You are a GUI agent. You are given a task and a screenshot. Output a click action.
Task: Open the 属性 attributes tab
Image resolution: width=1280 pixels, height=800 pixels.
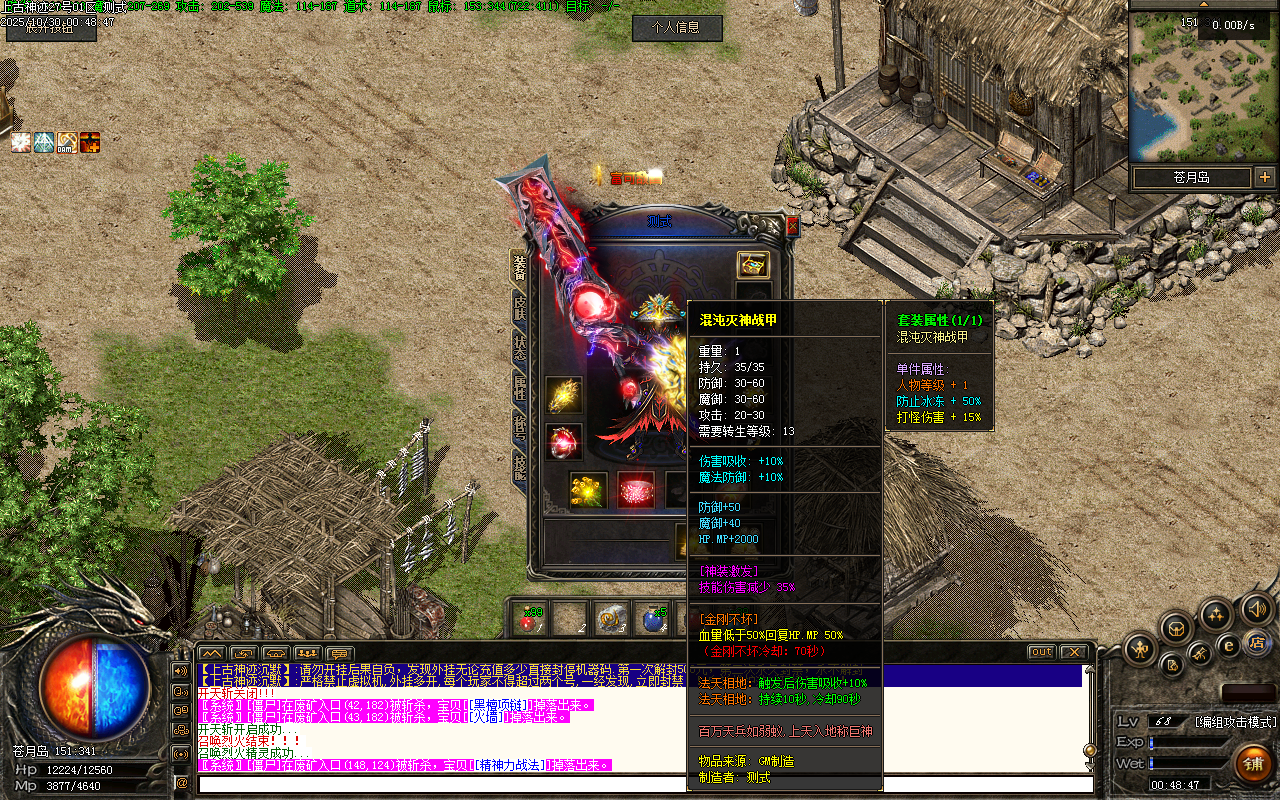(520, 387)
